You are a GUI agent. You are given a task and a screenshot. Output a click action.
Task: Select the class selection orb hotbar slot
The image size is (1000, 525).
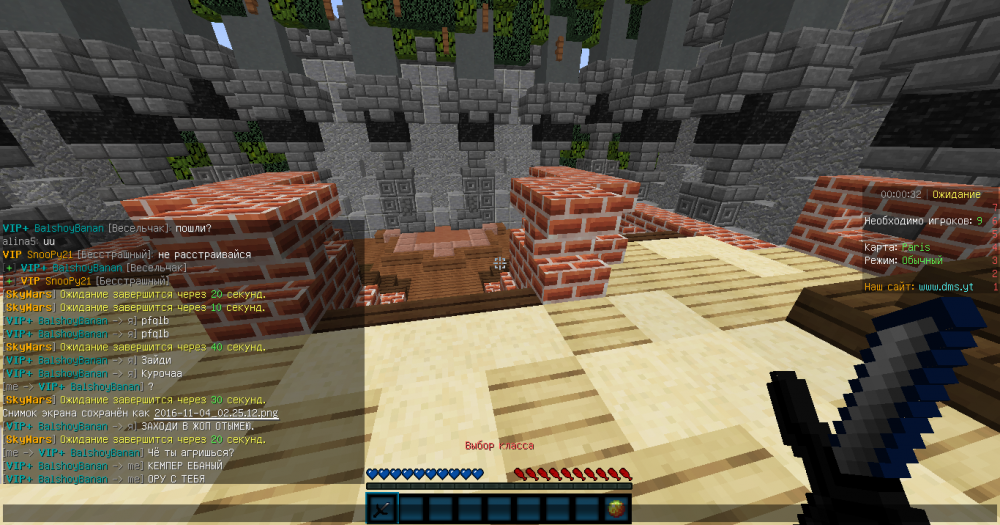[617, 509]
